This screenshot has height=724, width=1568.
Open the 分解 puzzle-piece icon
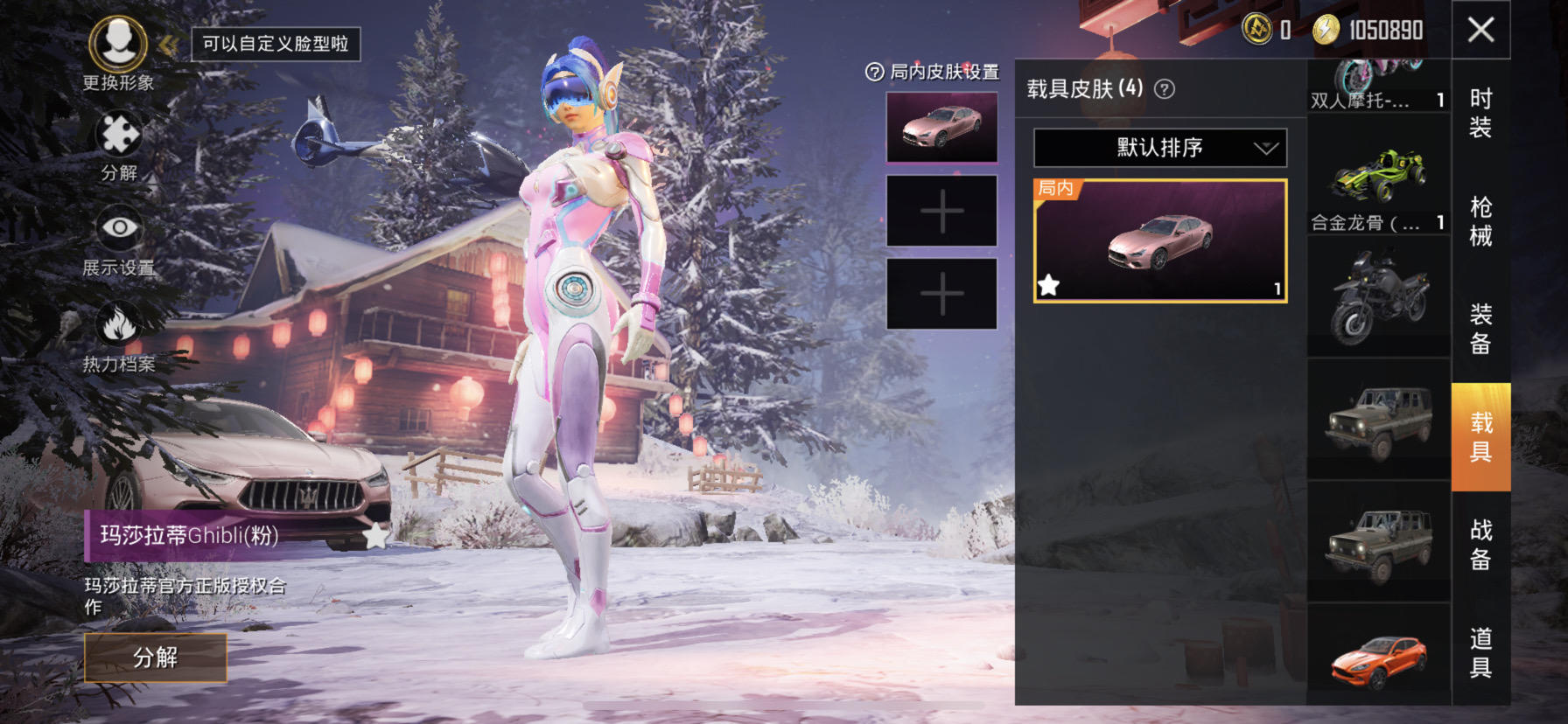[x=119, y=137]
